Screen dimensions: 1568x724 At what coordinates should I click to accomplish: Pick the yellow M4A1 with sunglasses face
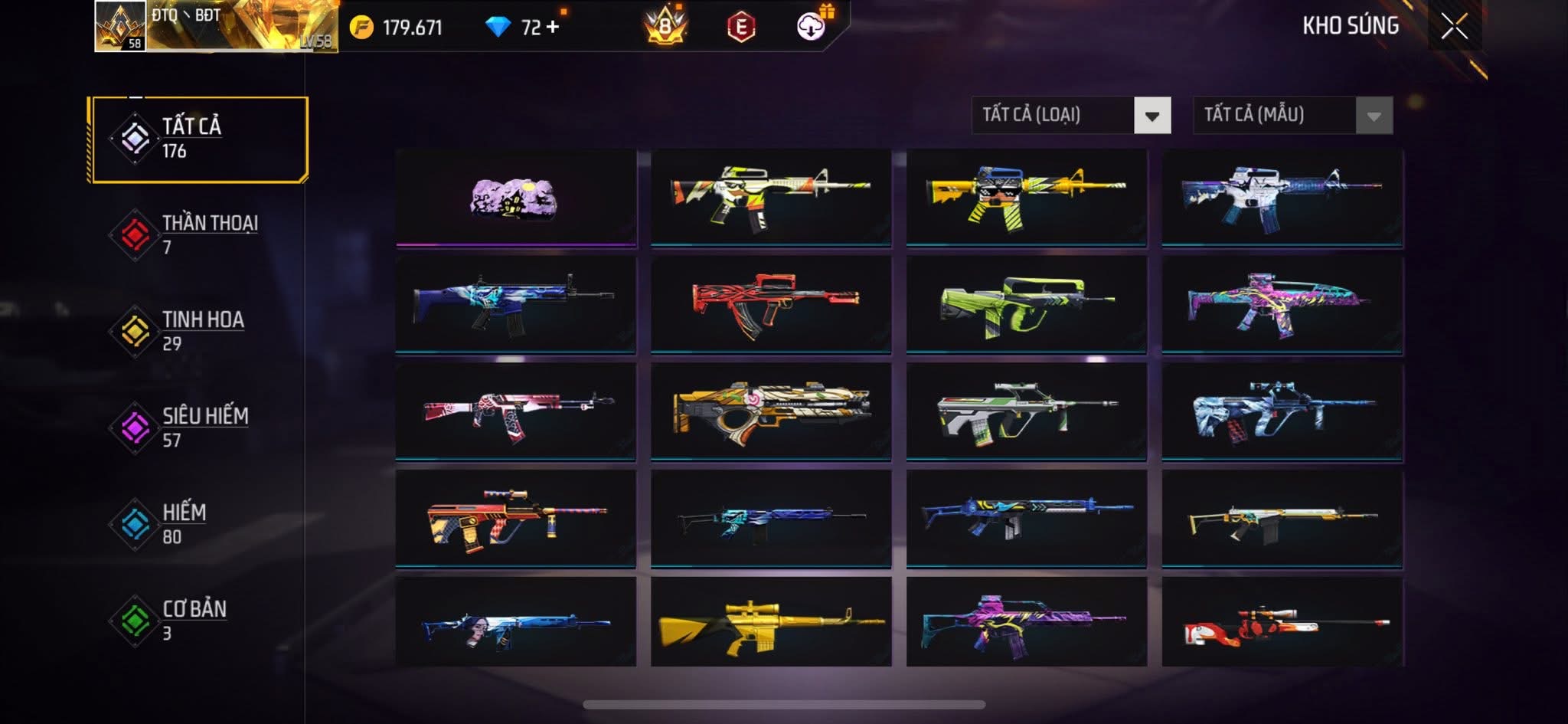[x=1026, y=198]
